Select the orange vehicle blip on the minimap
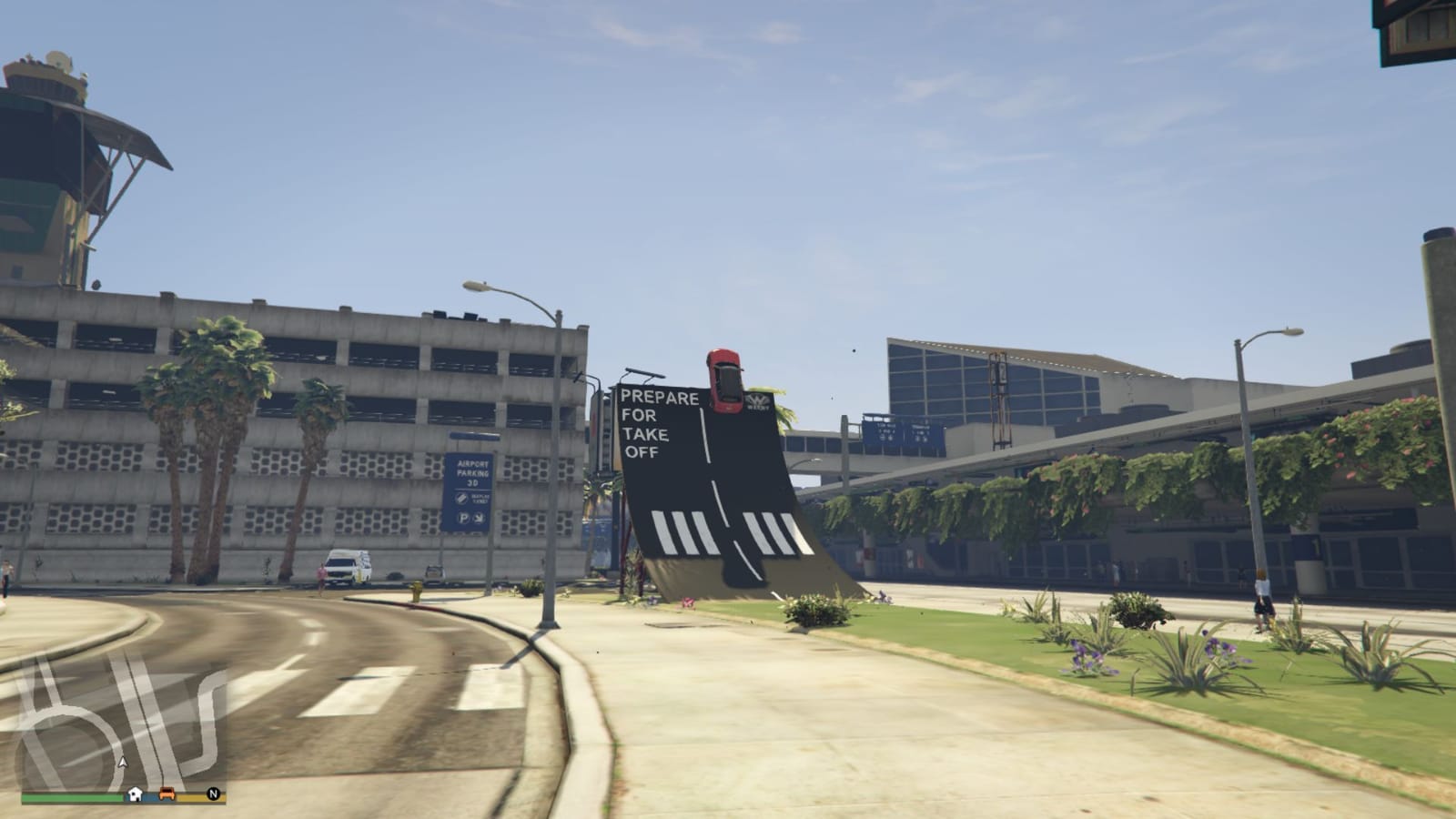Image resolution: width=1456 pixels, height=819 pixels. point(167,793)
